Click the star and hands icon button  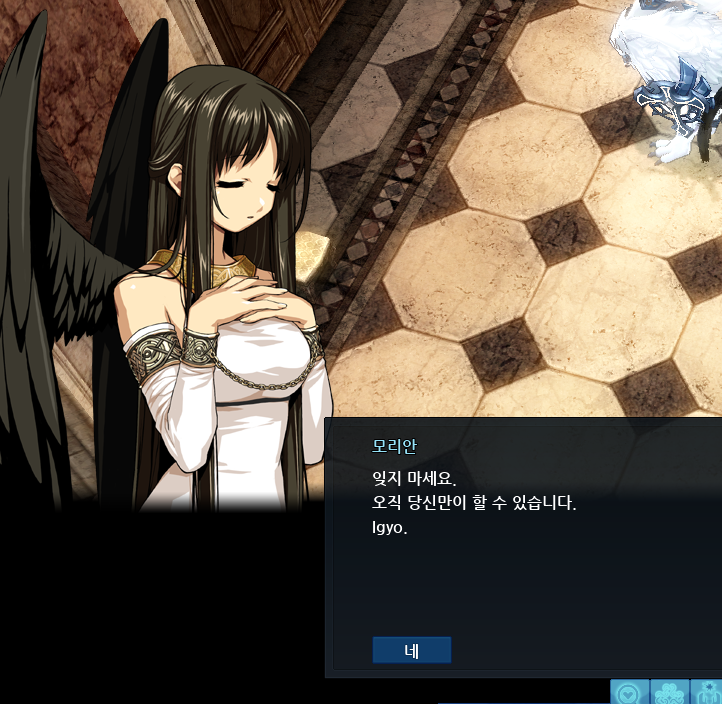[708, 692]
